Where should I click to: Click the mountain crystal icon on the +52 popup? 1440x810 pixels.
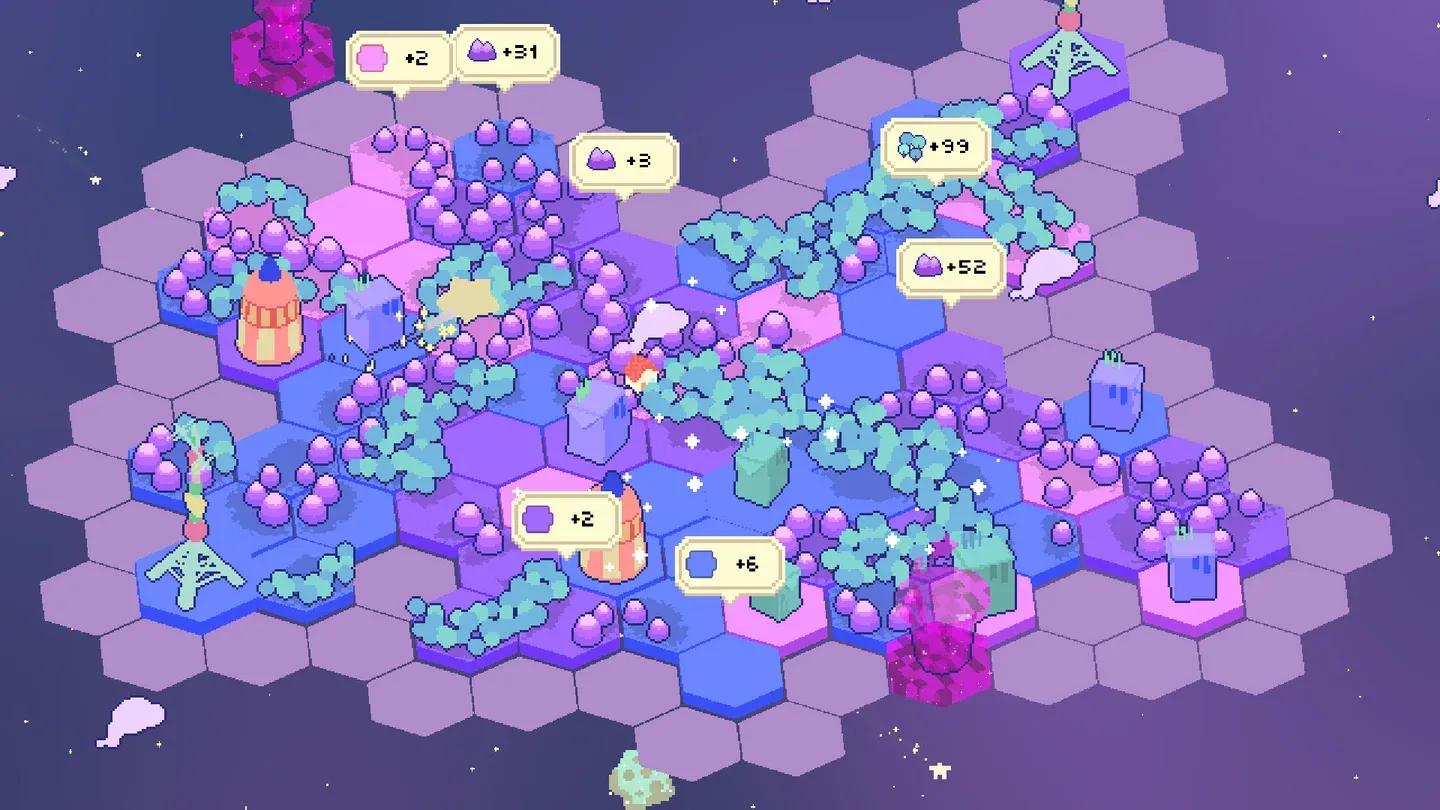(930, 265)
